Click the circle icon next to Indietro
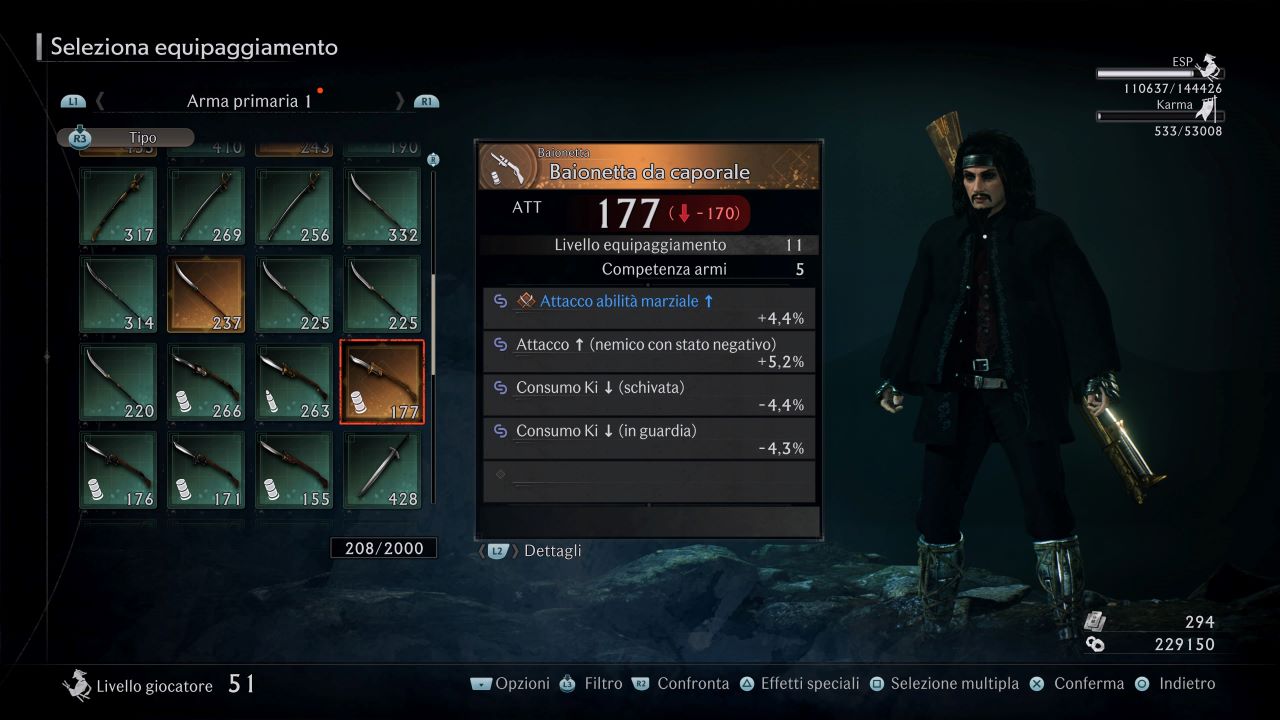The width and height of the screenshot is (1280, 720). pyautogui.click(x=1140, y=683)
